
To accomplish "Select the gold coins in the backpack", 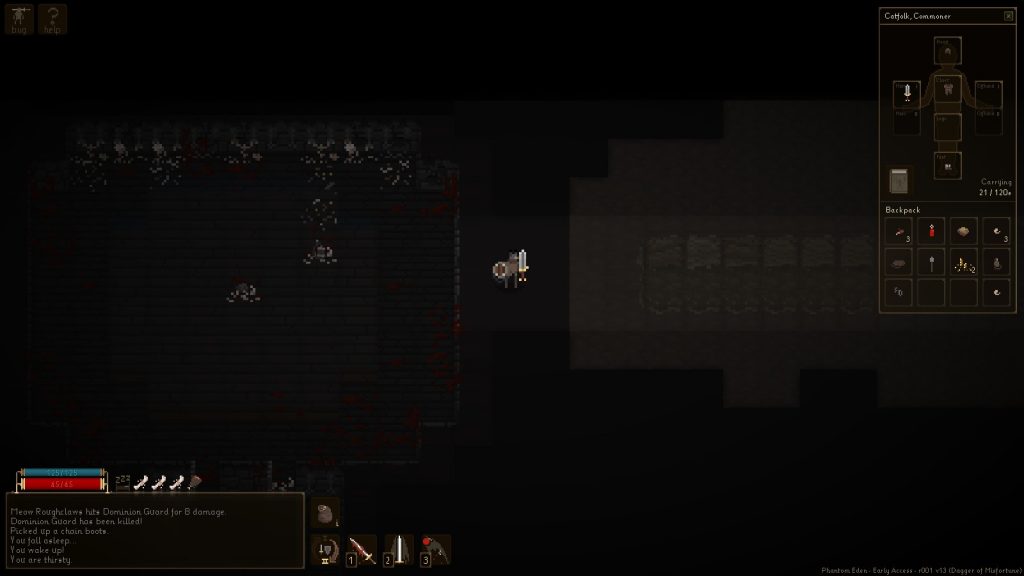I will (963, 263).
